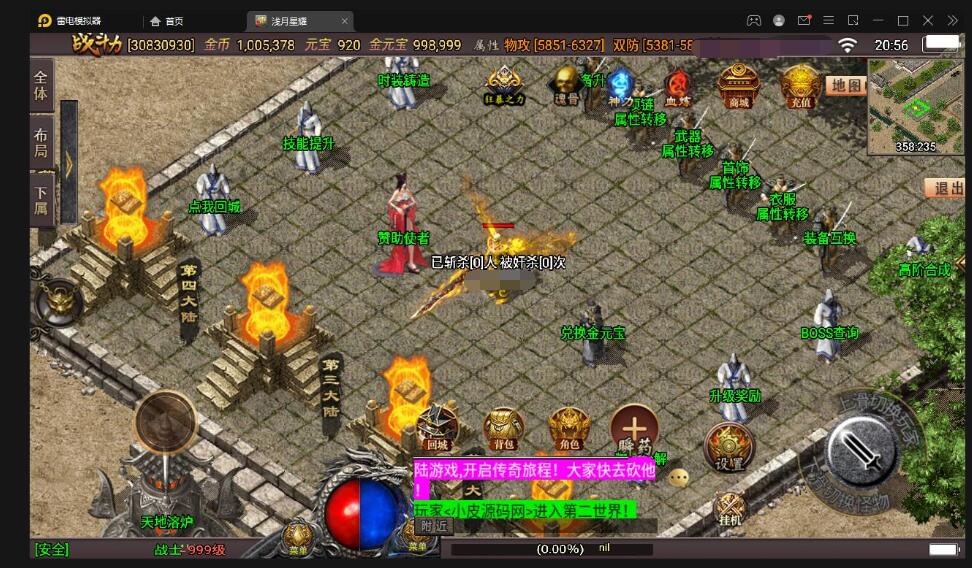This screenshot has height=568, width=972.
Task: Open the 商城 shop icon
Action: (x=739, y=86)
